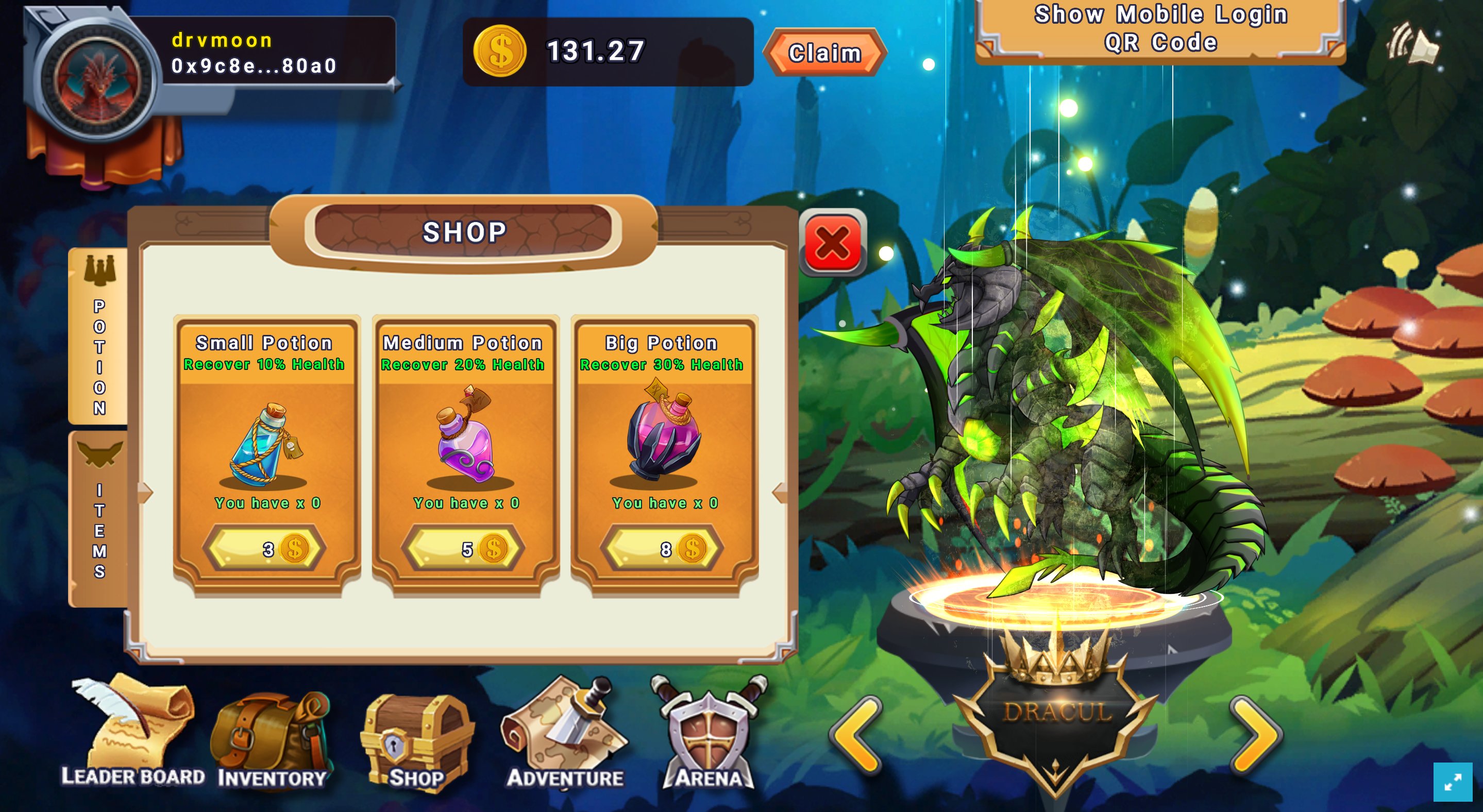
Task: Show the Mobile Login QR Code
Action: pyautogui.click(x=1160, y=29)
